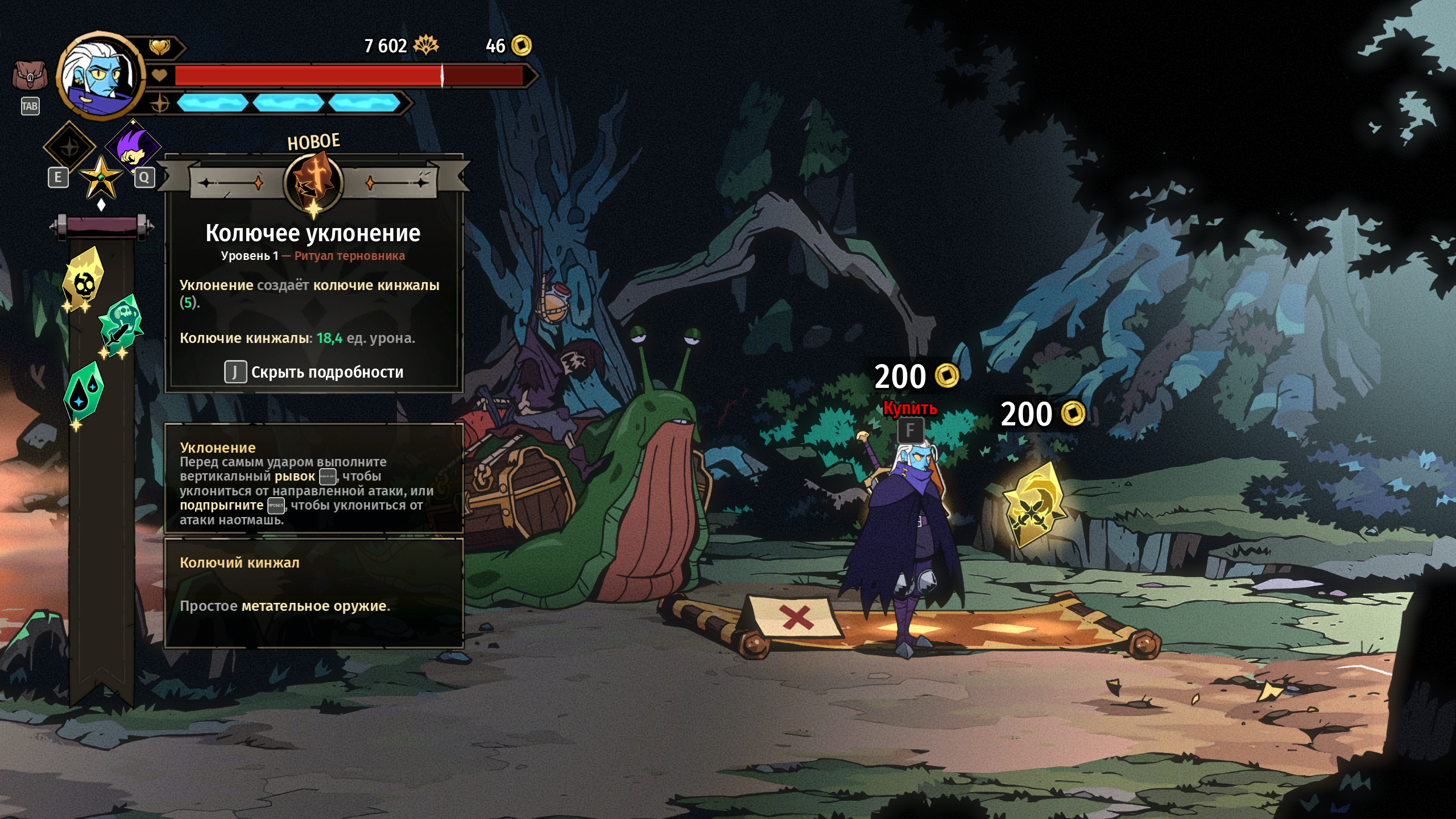This screenshot has width=1456, height=819.
Task: Click the blue-faced hero portrait
Action: [101, 75]
